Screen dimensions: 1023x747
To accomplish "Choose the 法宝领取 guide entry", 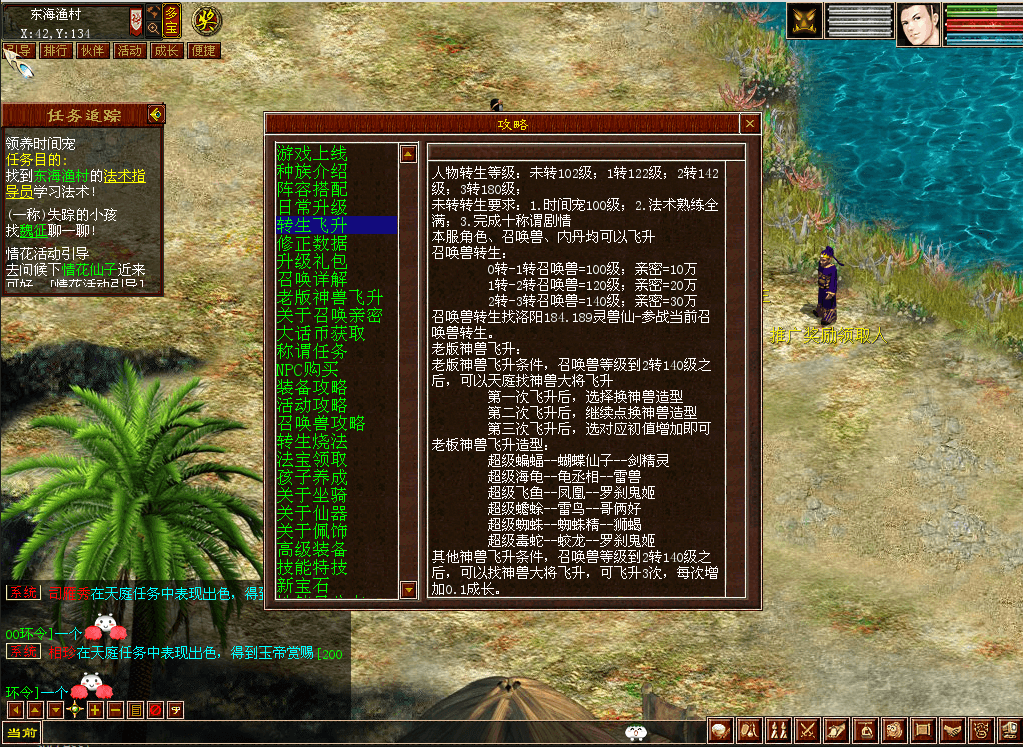I will [x=312, y=460].
